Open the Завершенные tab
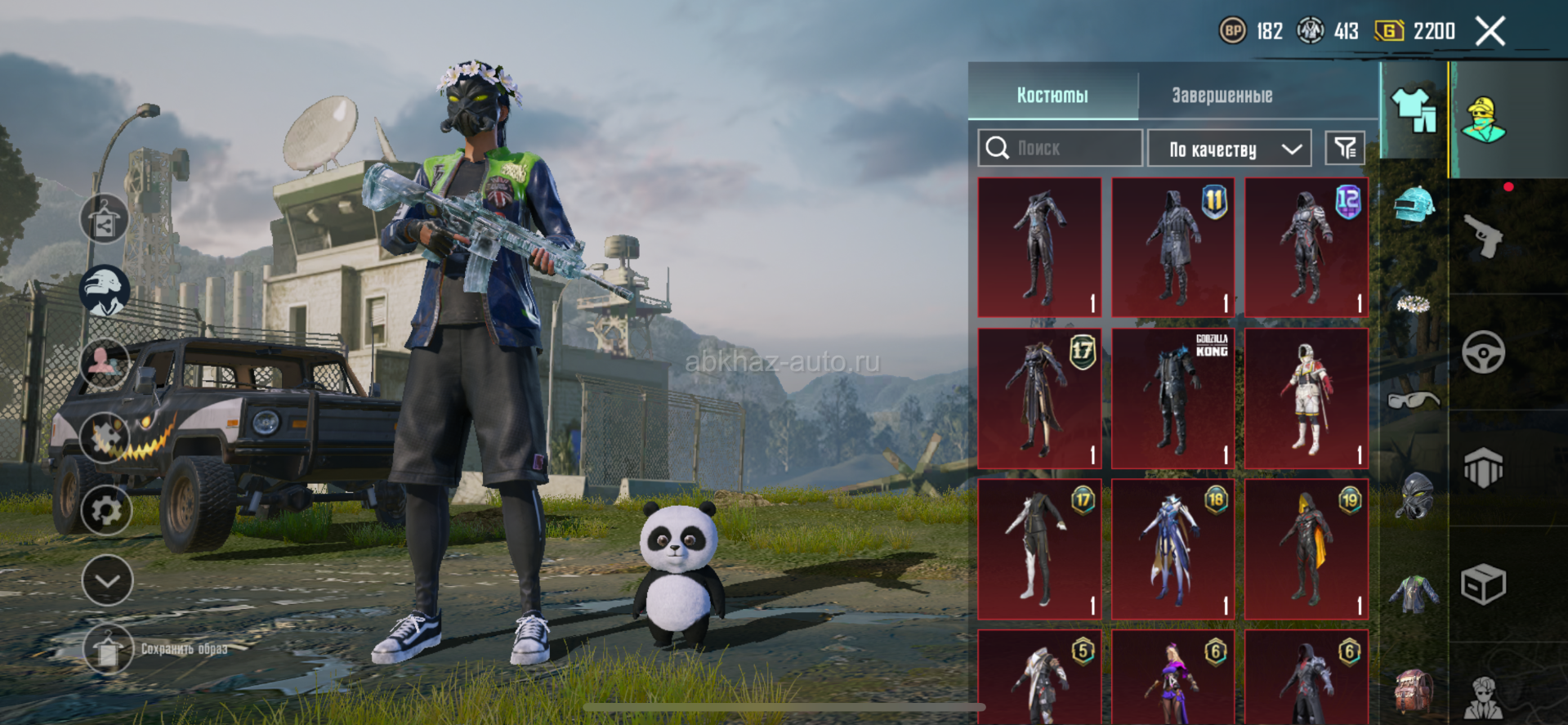1568x725 pixels. point(1222,95)
